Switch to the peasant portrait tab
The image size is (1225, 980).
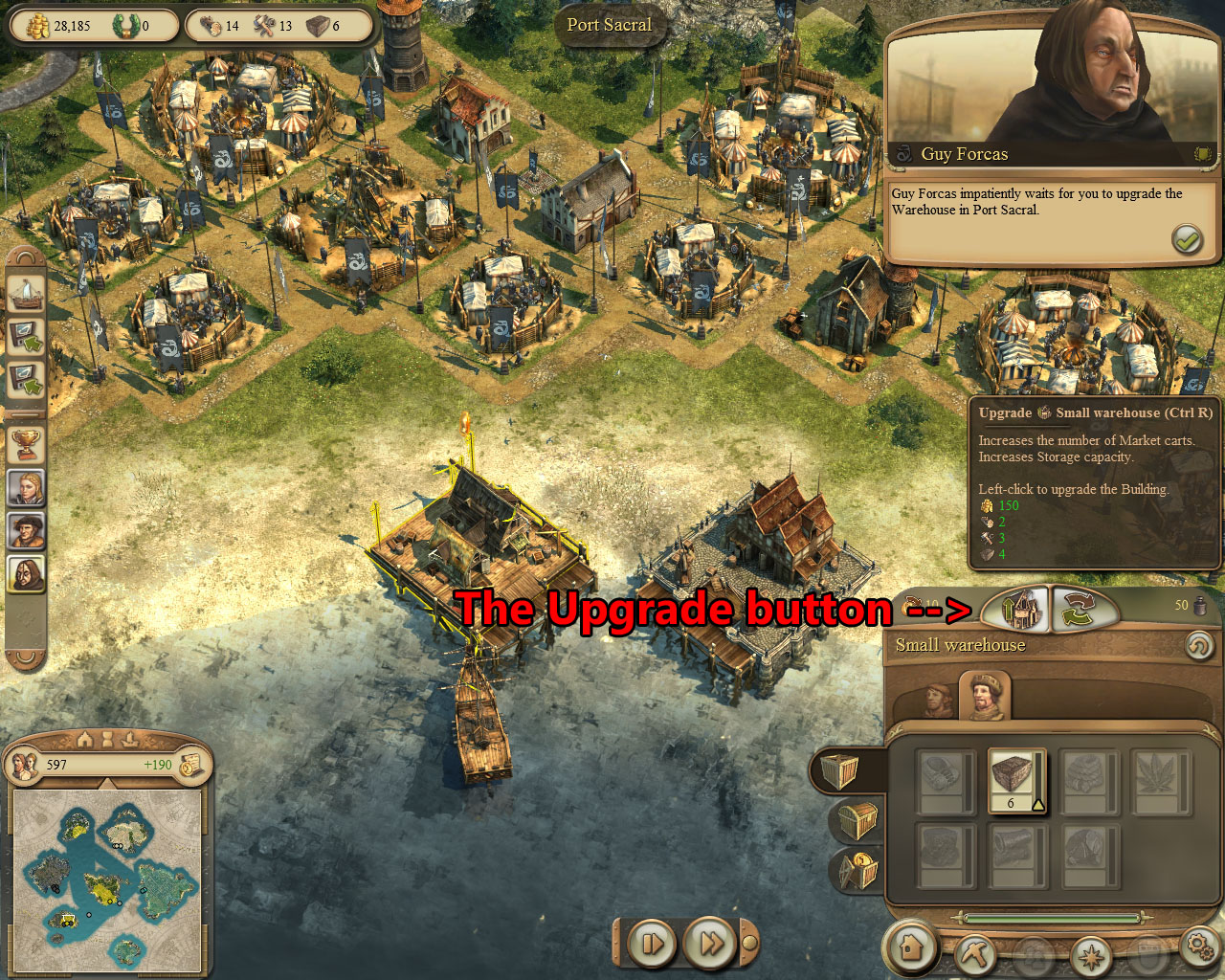pyautogui.click(x=937, y=702)
